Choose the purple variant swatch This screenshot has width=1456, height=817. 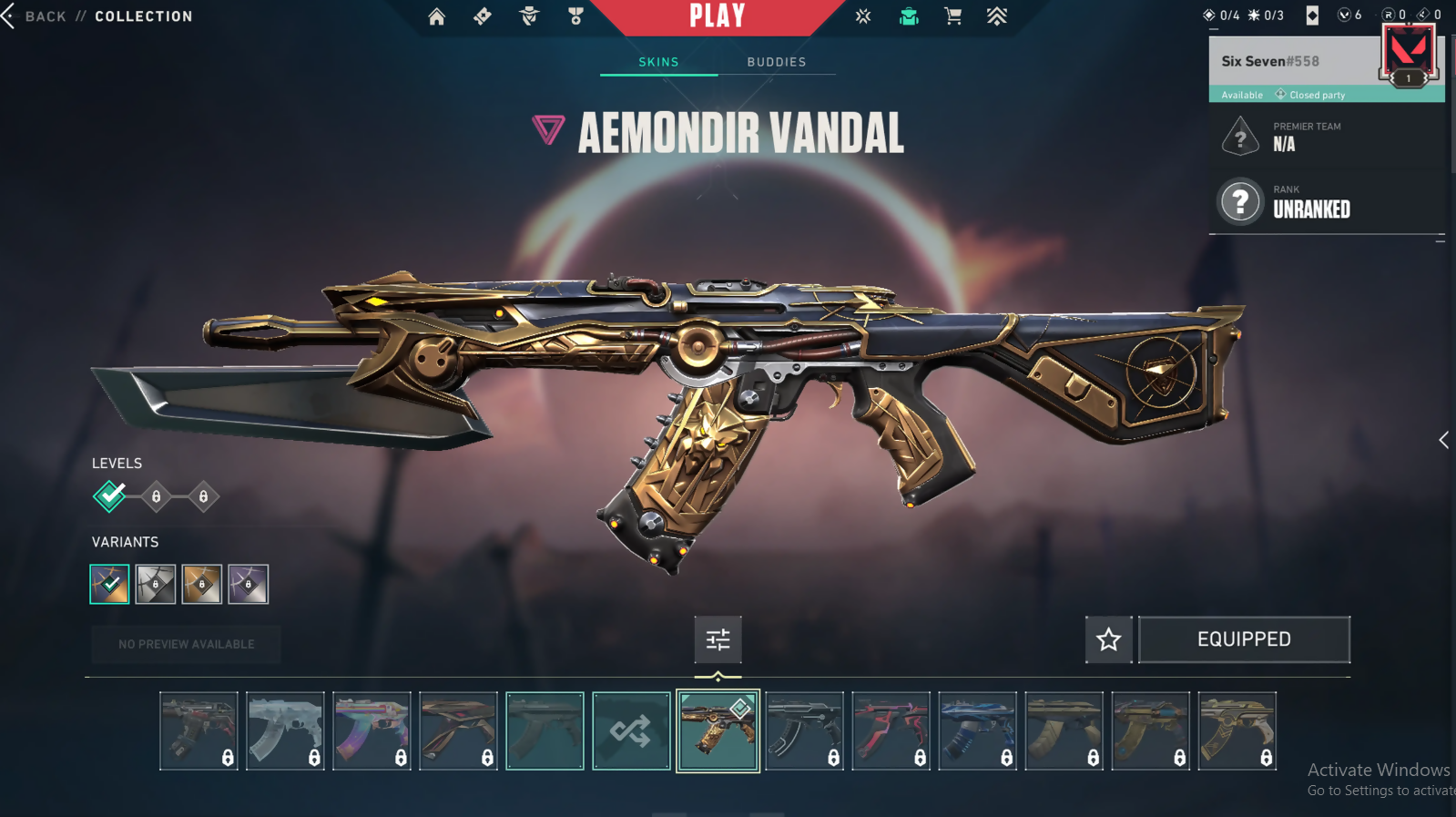248,584
